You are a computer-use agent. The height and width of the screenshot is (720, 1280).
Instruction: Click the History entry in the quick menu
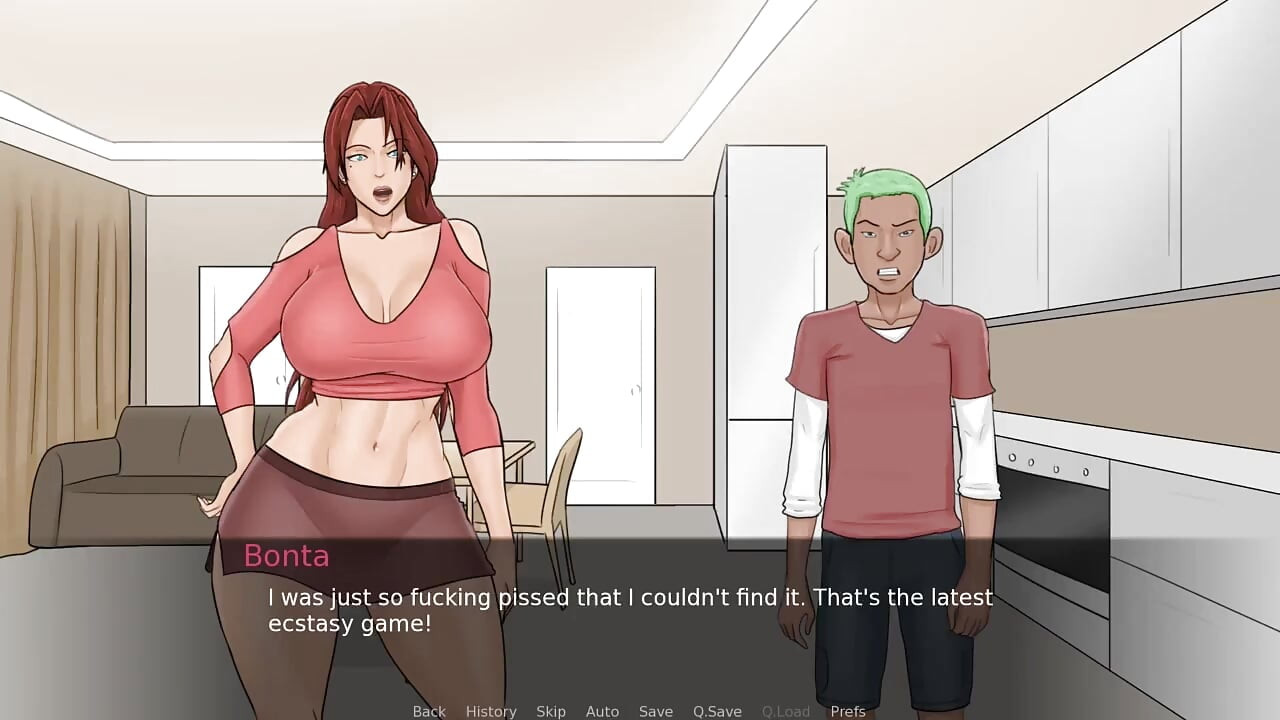pos(491,711)
